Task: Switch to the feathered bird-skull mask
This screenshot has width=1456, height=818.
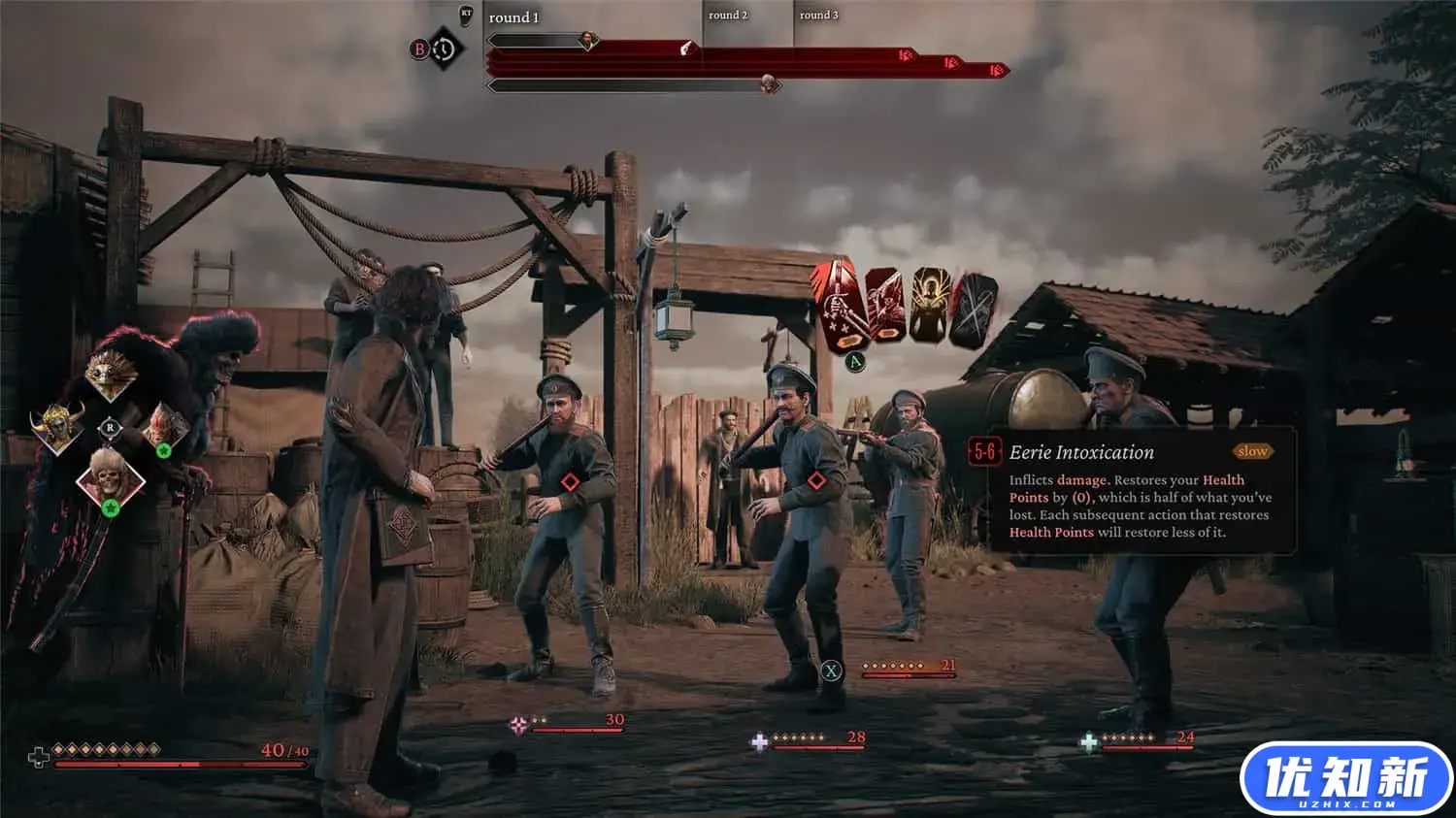Action: click(x=110, y=375)
